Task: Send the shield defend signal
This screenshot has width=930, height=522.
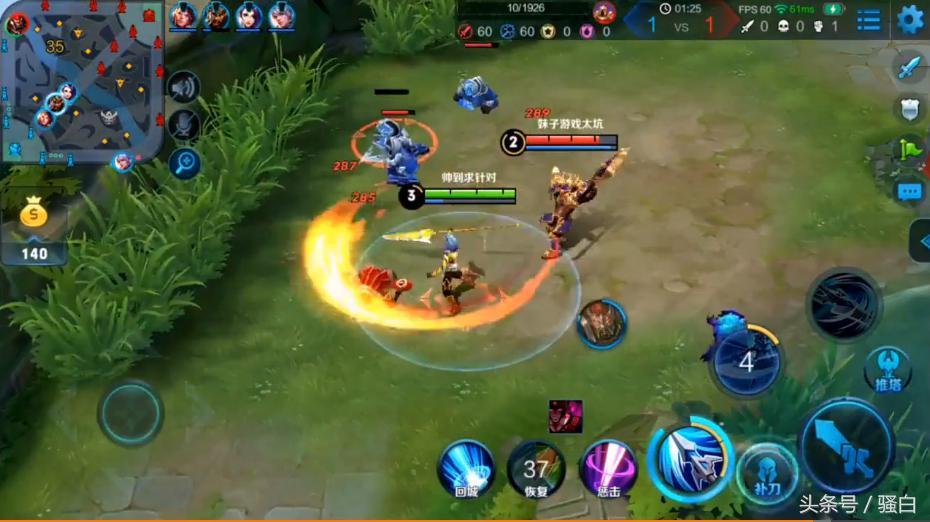Action: click(908, 109)
